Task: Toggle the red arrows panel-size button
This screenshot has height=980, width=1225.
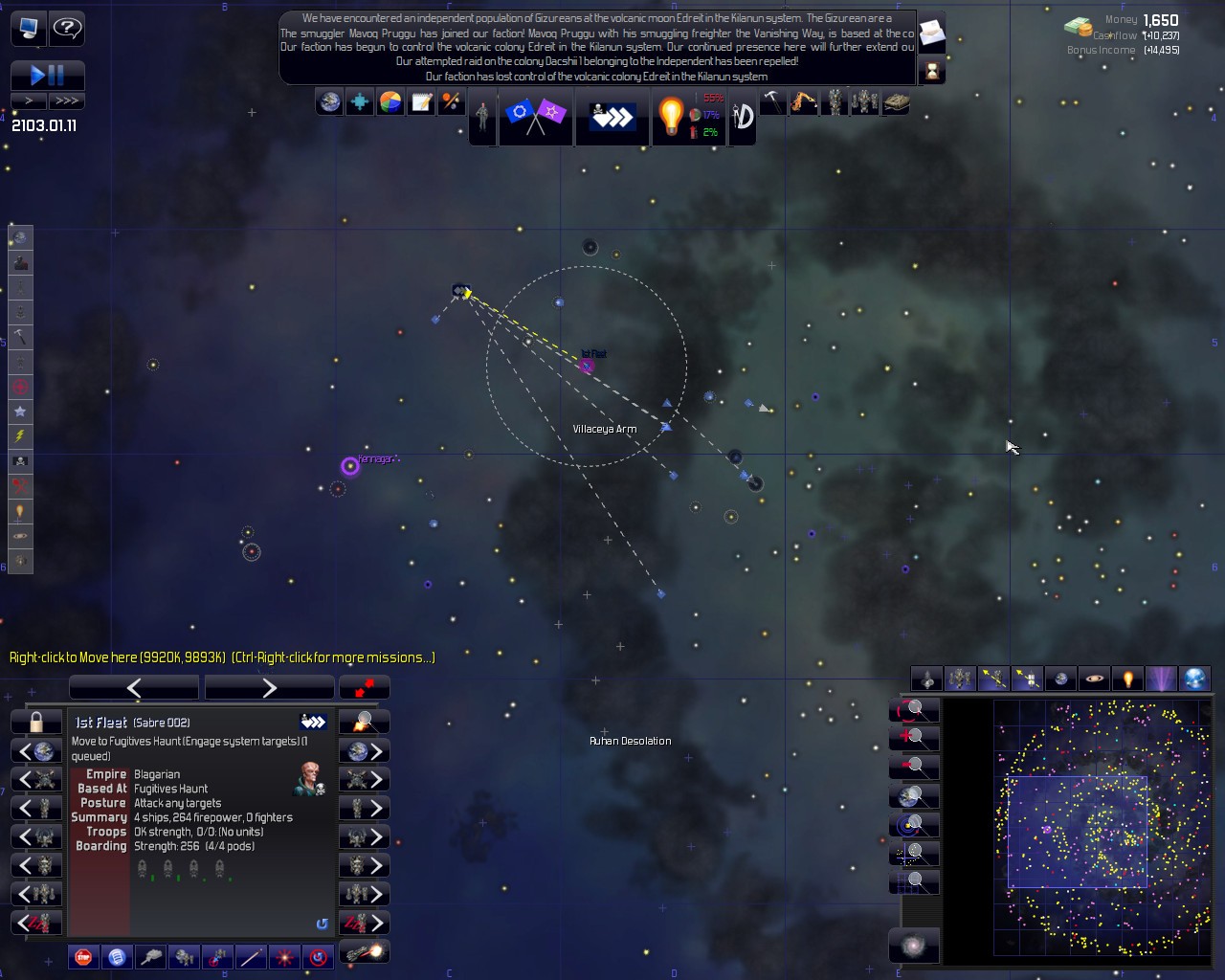Action: 365,687
